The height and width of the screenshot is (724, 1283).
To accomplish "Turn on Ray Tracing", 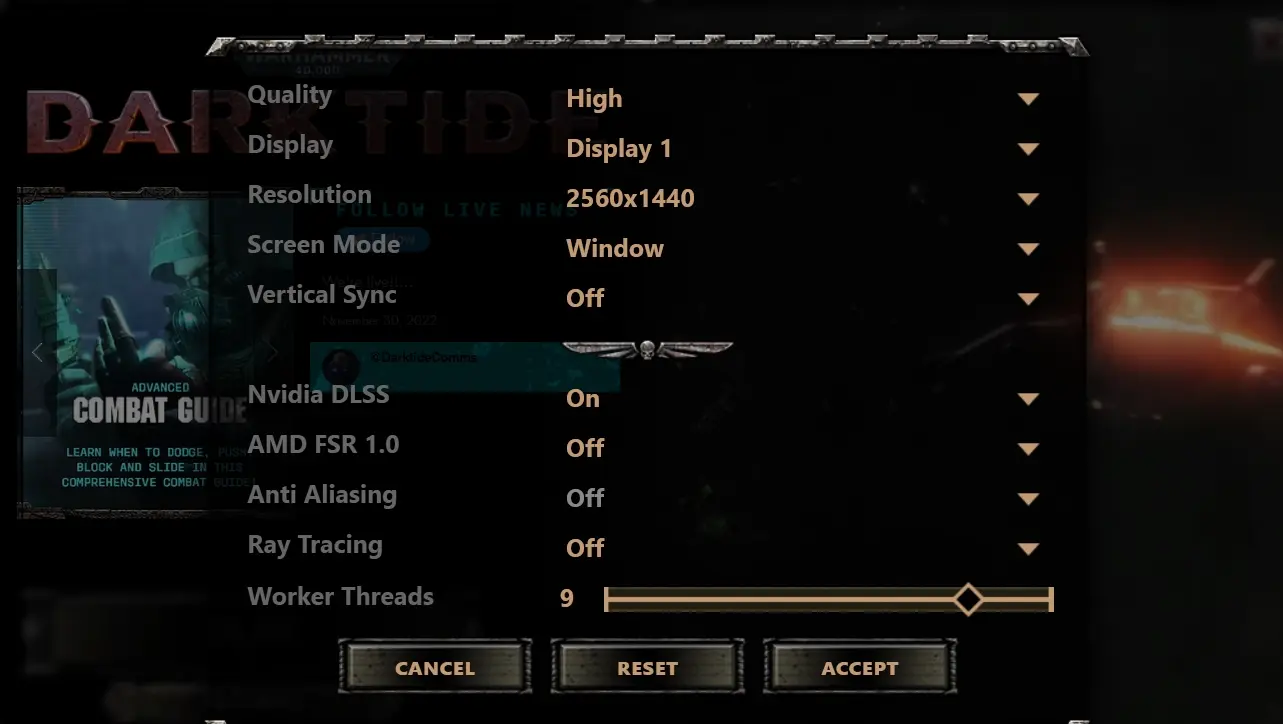I will click(1029, 547).
